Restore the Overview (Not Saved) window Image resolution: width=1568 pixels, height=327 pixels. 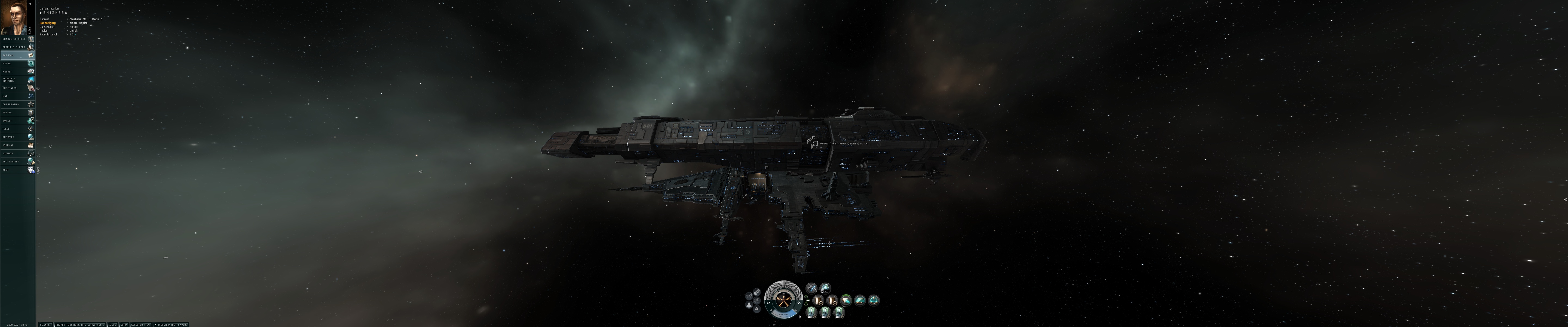point(170,325)
